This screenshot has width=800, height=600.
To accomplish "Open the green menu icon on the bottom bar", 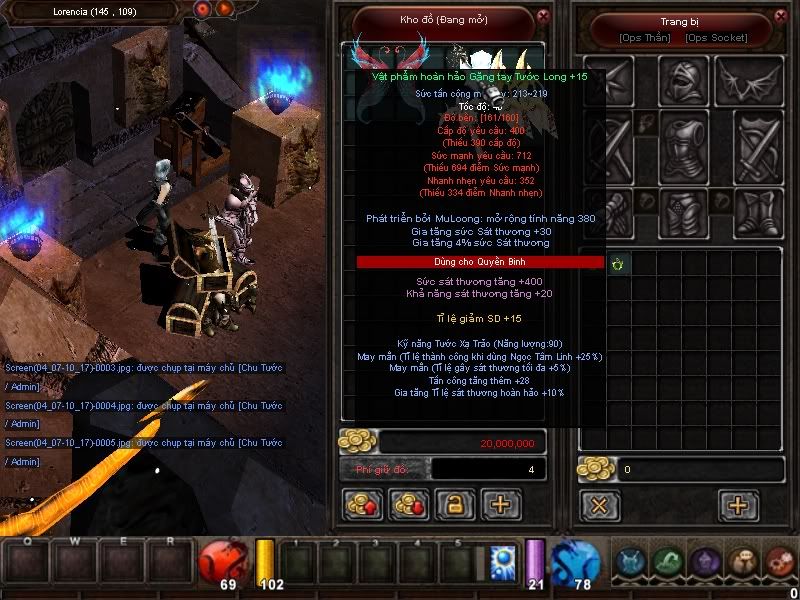I will pos(668,562).
